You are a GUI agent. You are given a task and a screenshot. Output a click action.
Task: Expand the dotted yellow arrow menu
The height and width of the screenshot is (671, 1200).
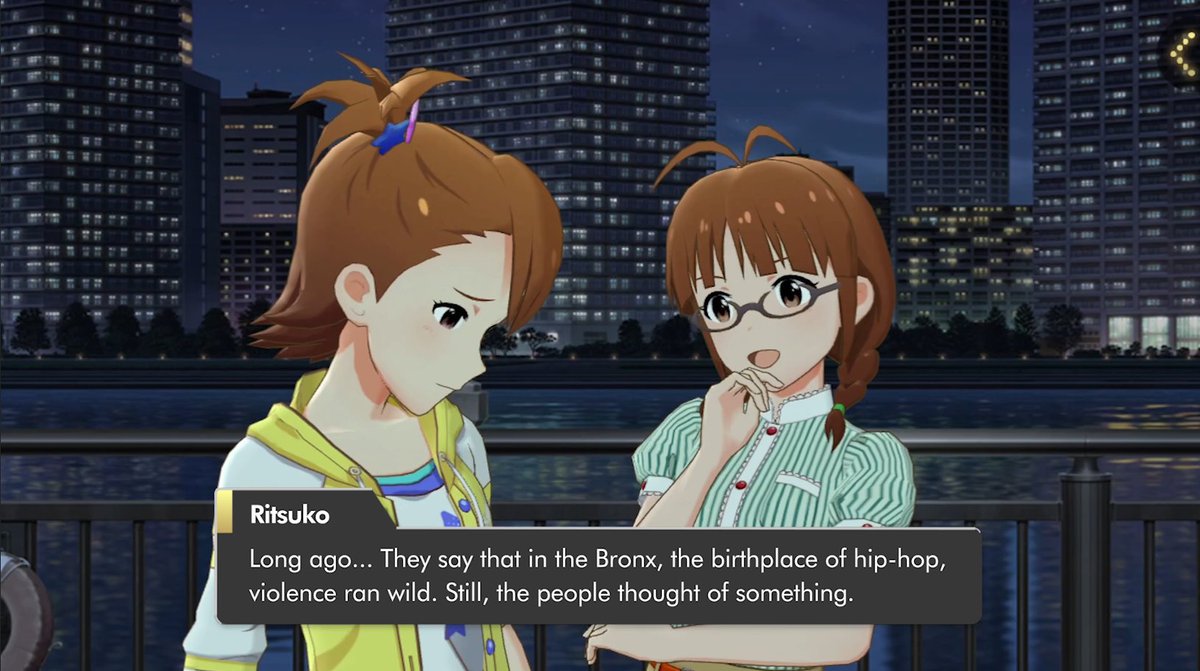point(1181,53)
